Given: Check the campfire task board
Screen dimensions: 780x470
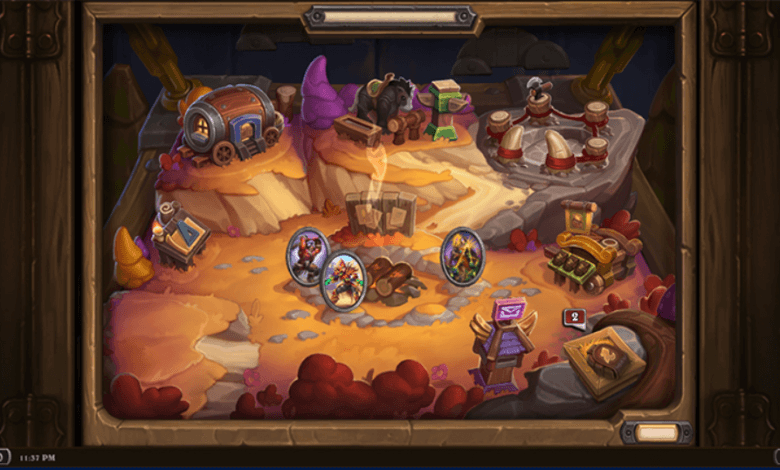Looking at the screenshot, I should (380, 213).
